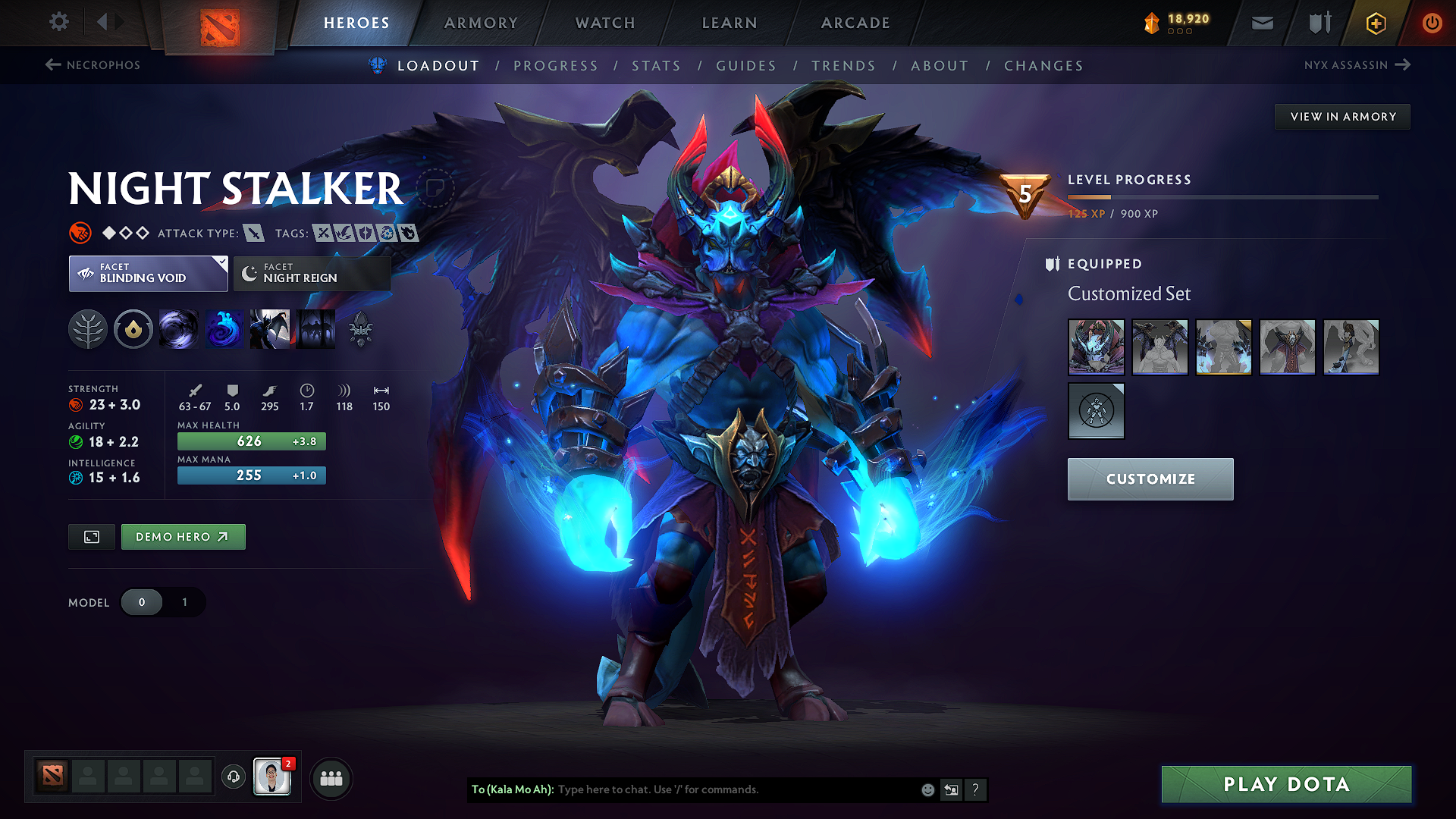The height and width of the screenshot is (819, 1456).
Task: Click the CUSTOMIZE button
Action: [x=1150, y=479]
